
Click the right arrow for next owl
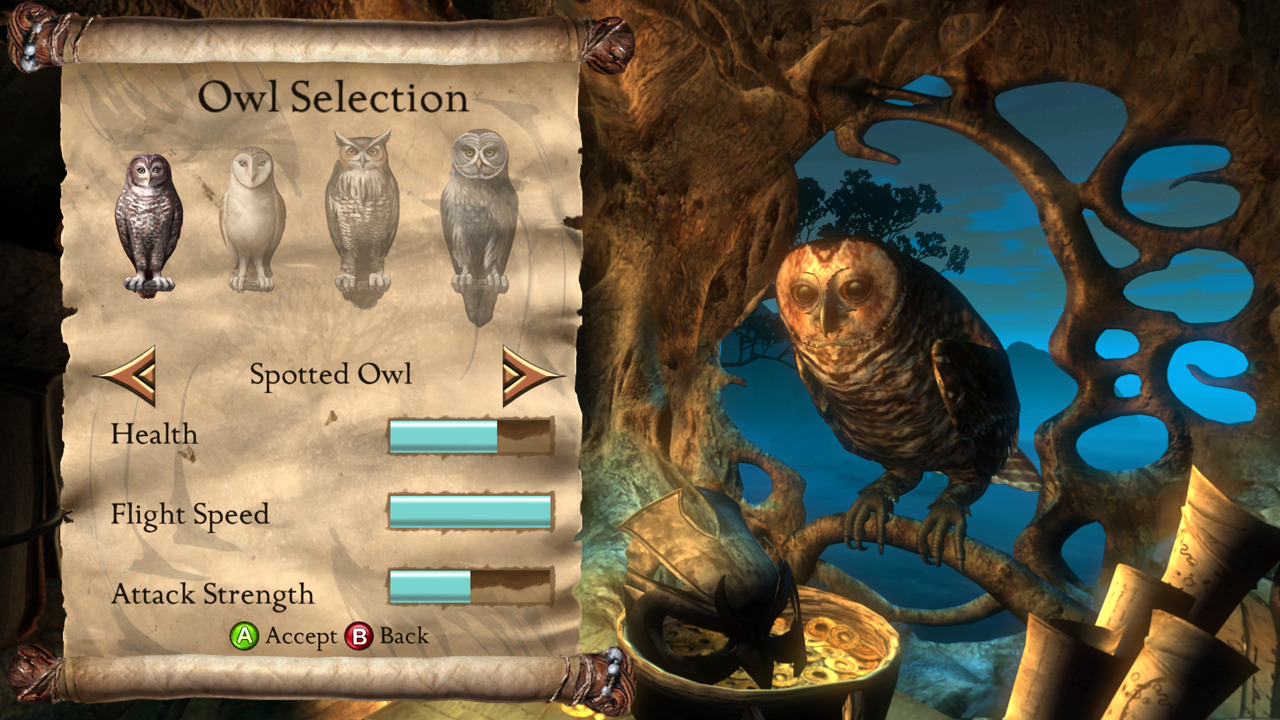tap(530, 375)
